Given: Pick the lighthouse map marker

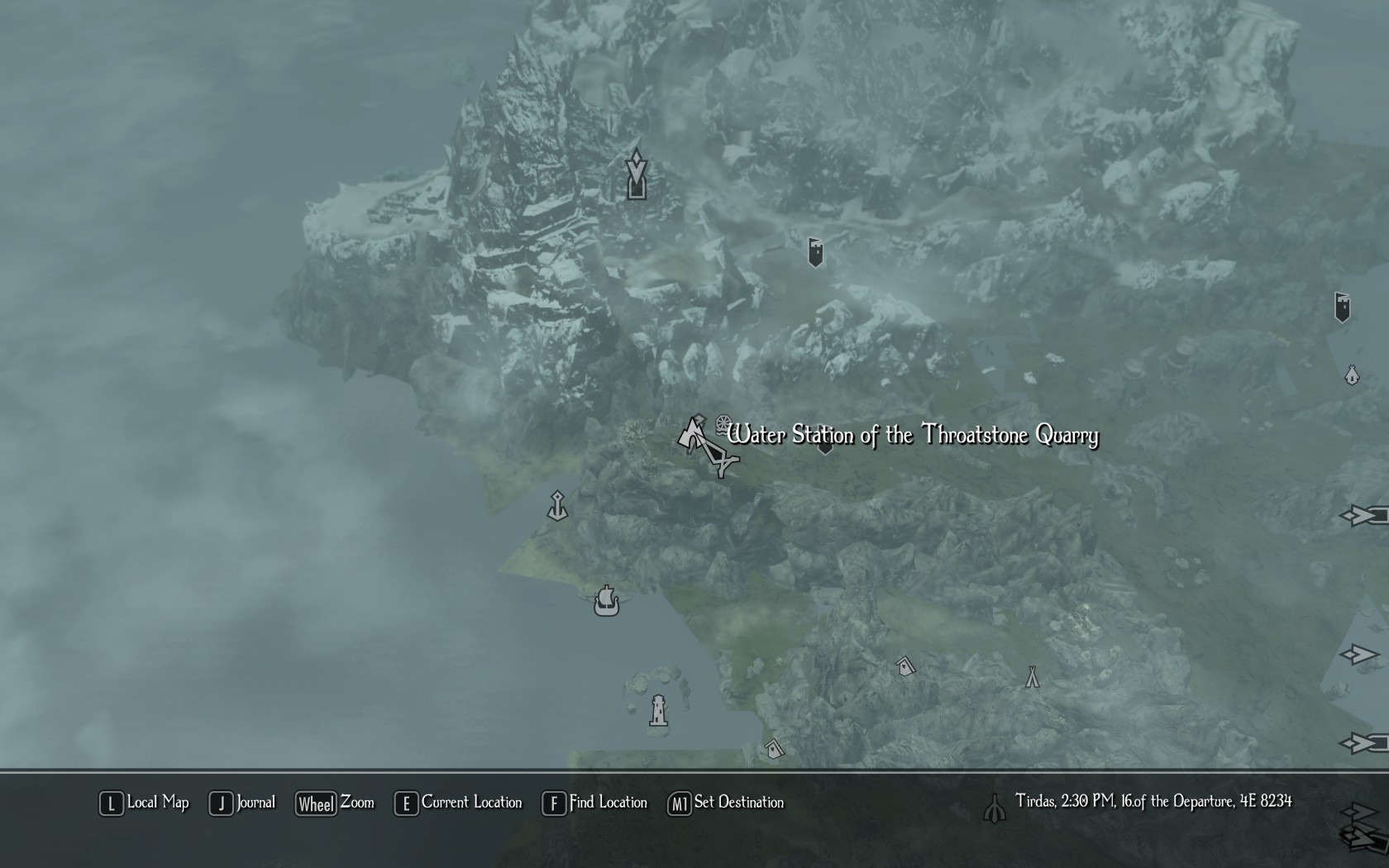Looking at the screenshot, I should coord(658,710).
